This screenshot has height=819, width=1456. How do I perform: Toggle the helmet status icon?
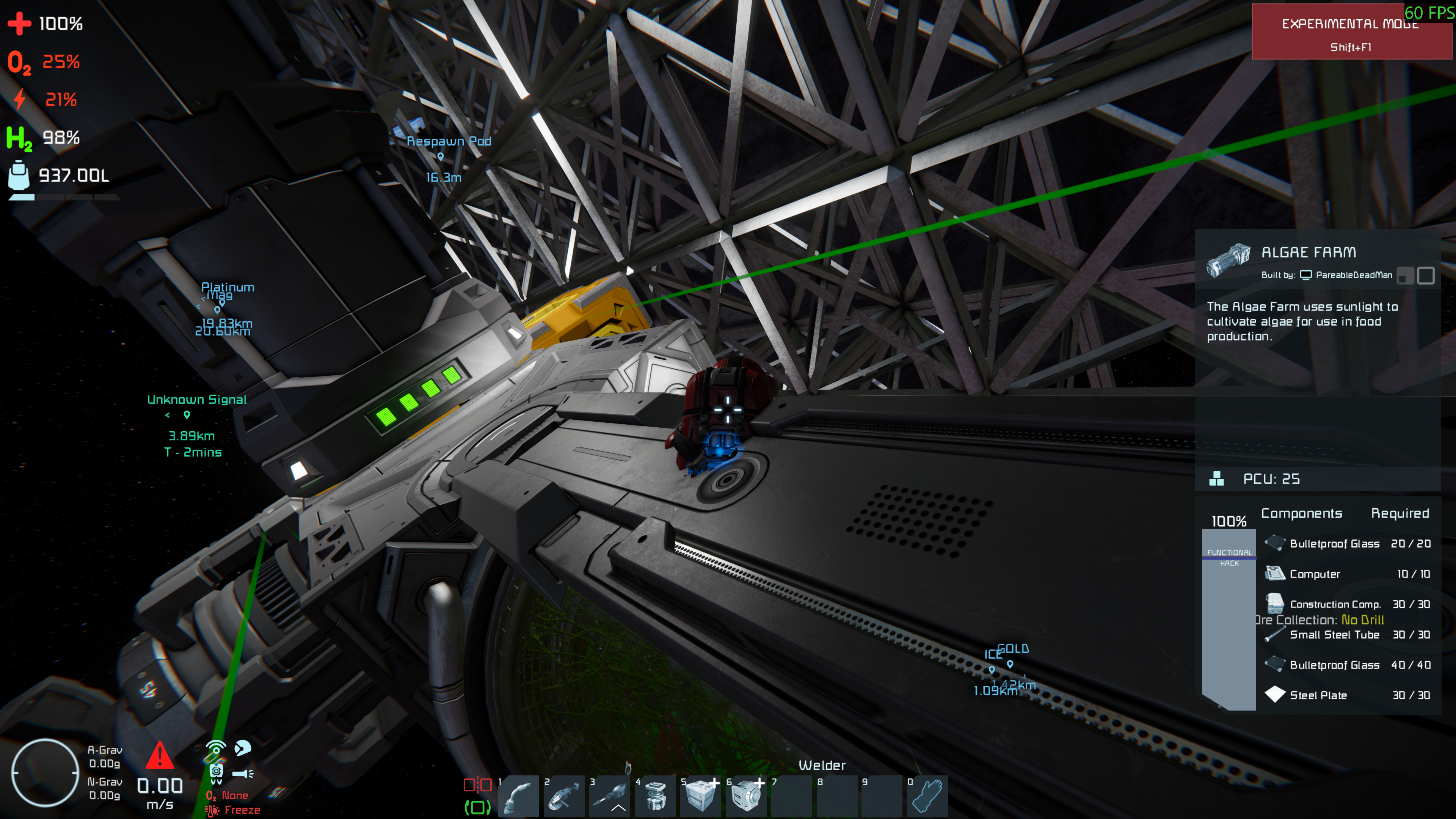click(x=243, y=748)
